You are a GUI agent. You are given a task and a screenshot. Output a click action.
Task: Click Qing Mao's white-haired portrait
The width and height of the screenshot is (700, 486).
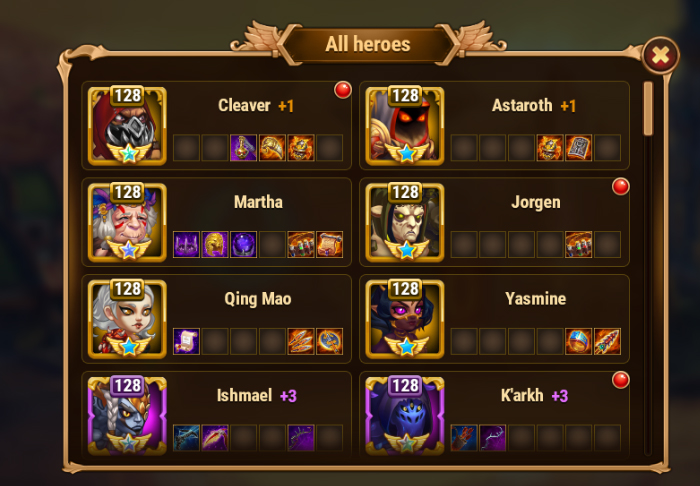(x=127, y=319)
